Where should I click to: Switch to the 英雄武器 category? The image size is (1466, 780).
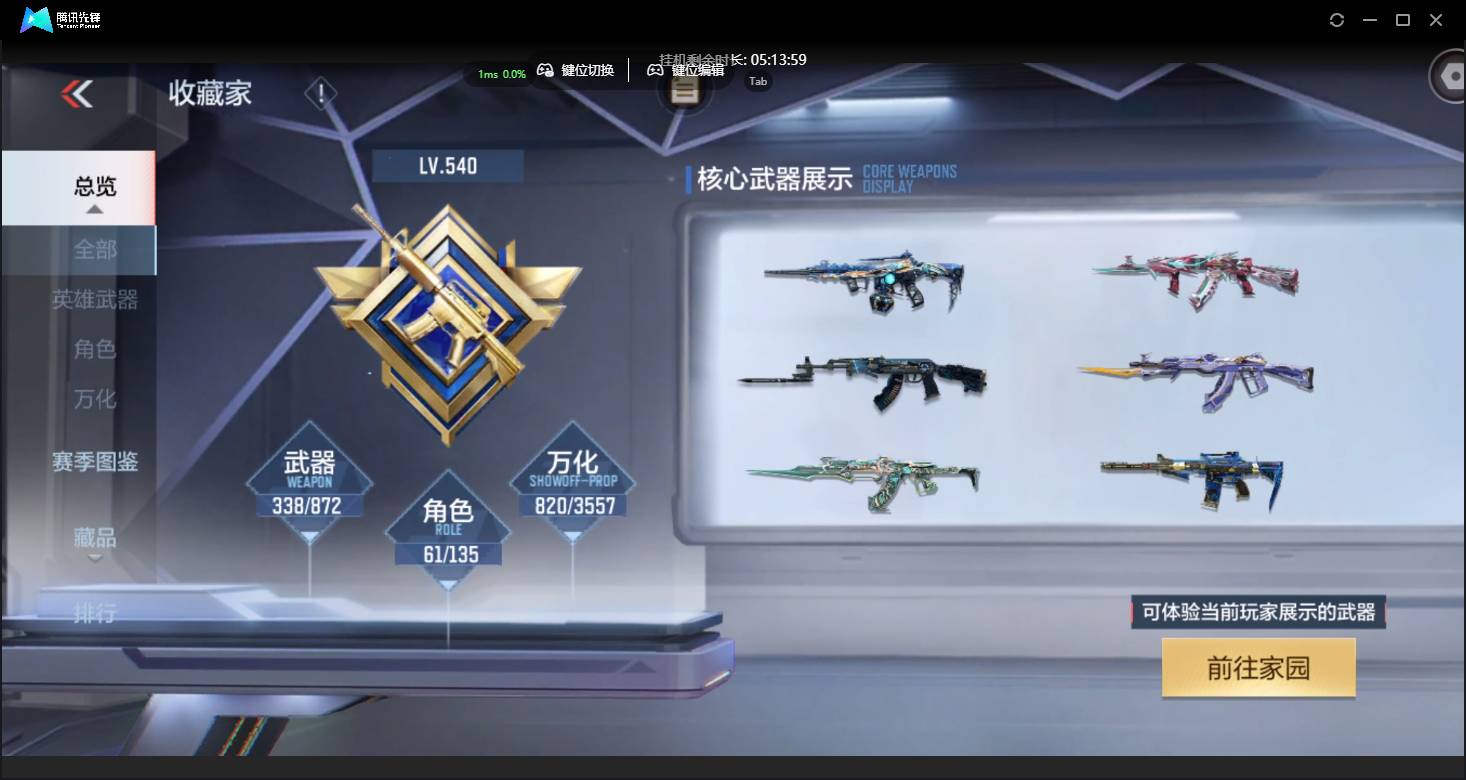point(95,299)
